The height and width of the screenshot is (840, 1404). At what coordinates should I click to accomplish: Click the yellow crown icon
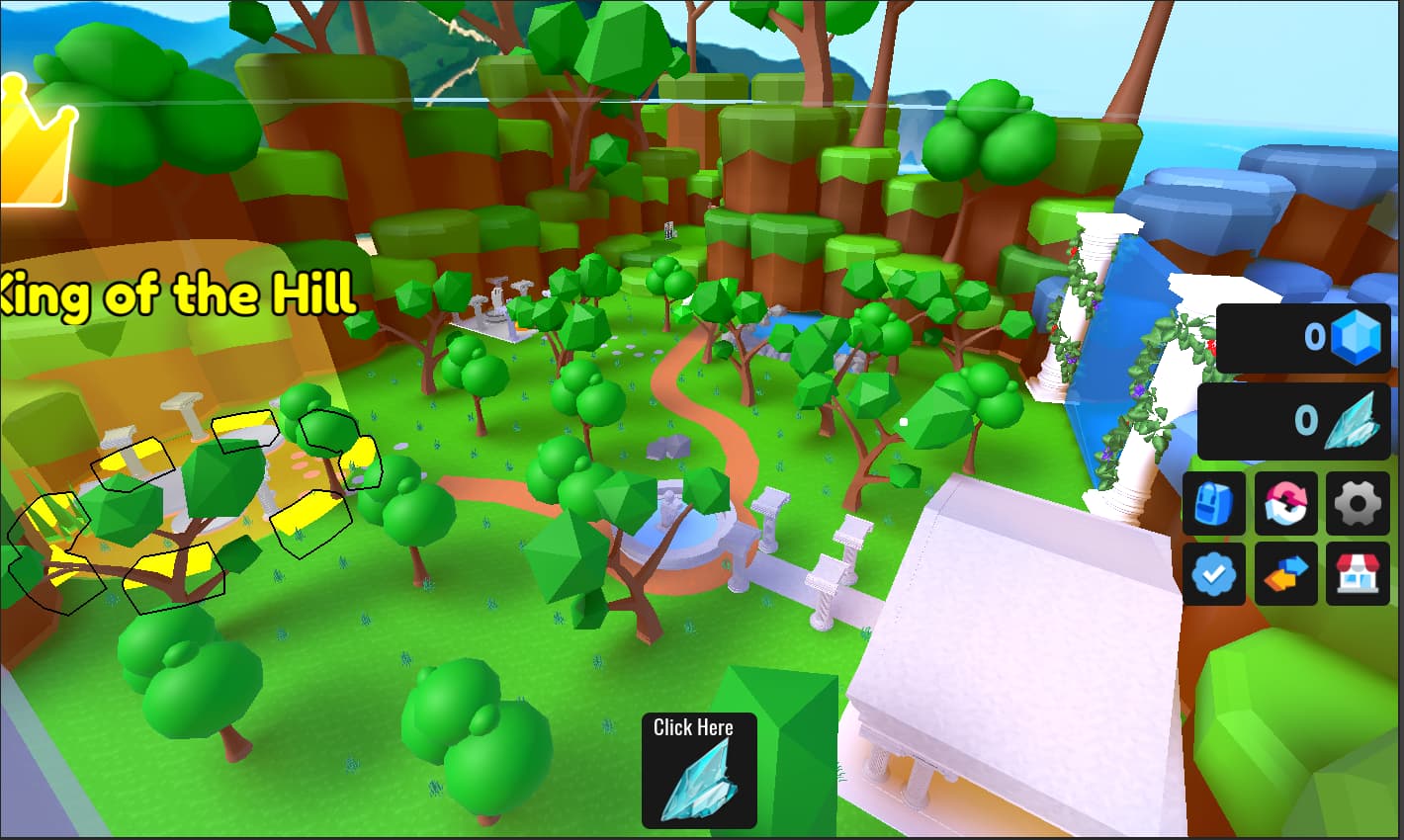click(35, 143)
